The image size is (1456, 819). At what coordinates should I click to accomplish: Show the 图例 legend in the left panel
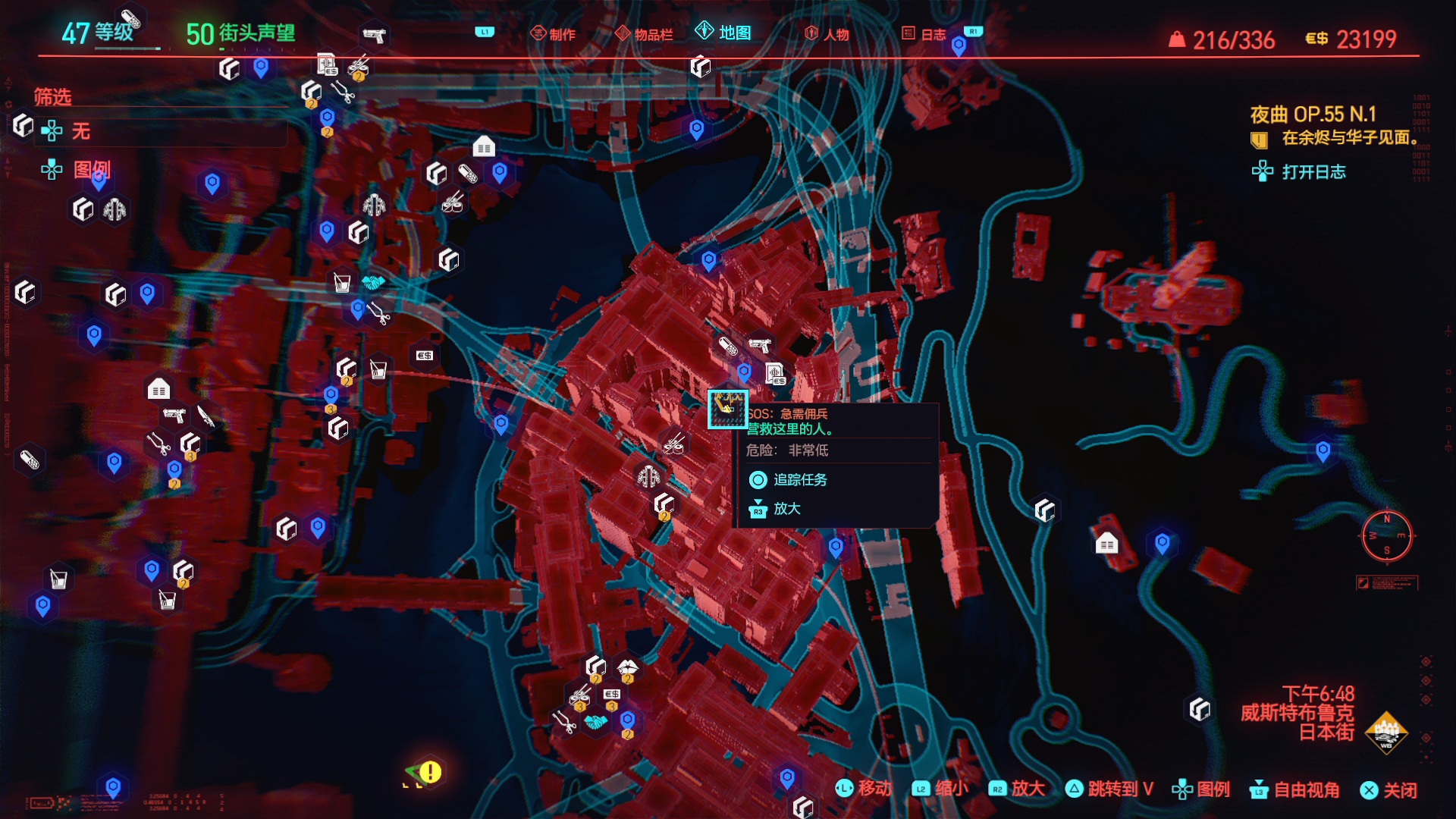pos(91,169)
